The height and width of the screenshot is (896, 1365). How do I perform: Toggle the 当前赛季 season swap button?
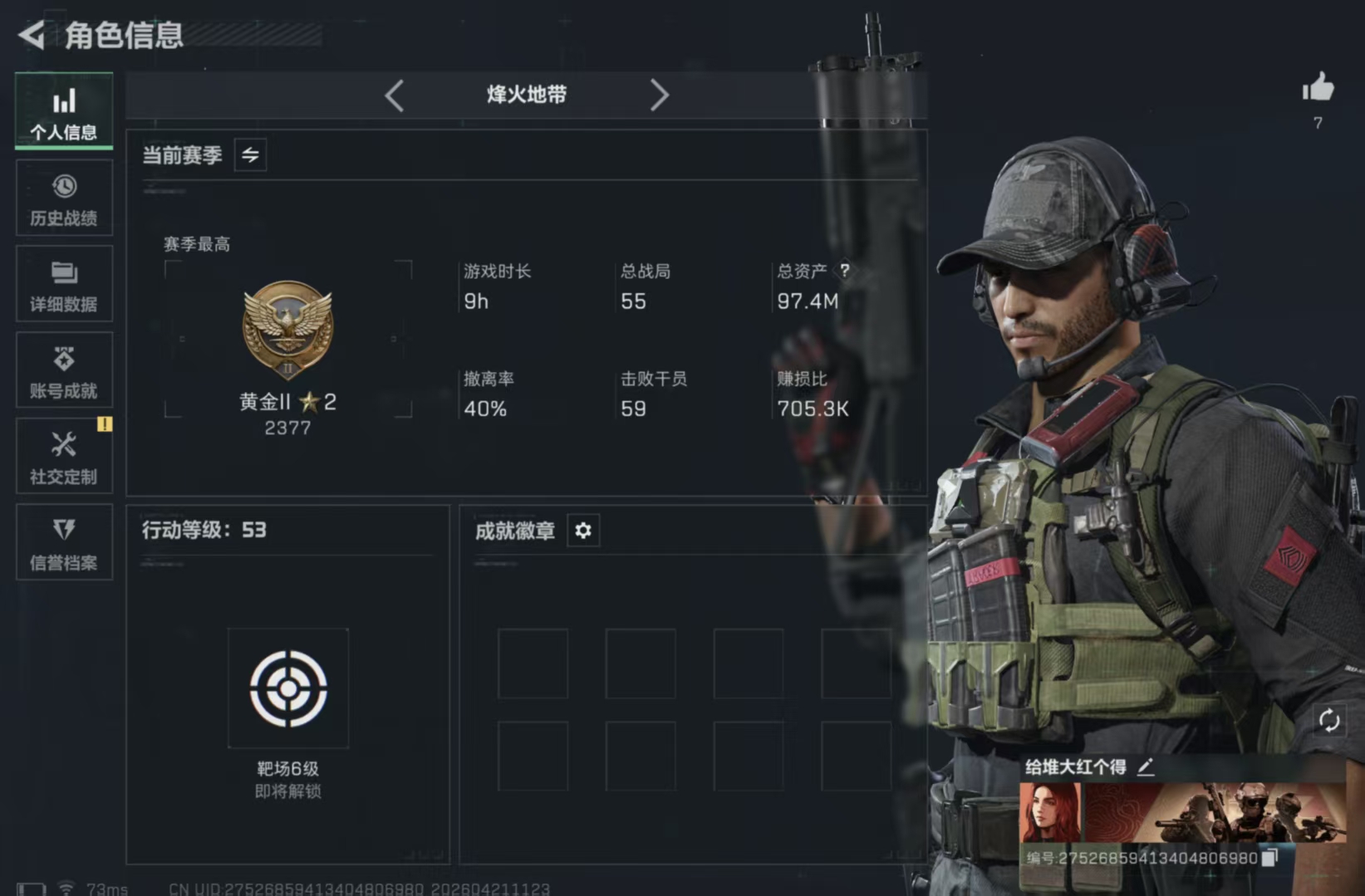(250, 155)
